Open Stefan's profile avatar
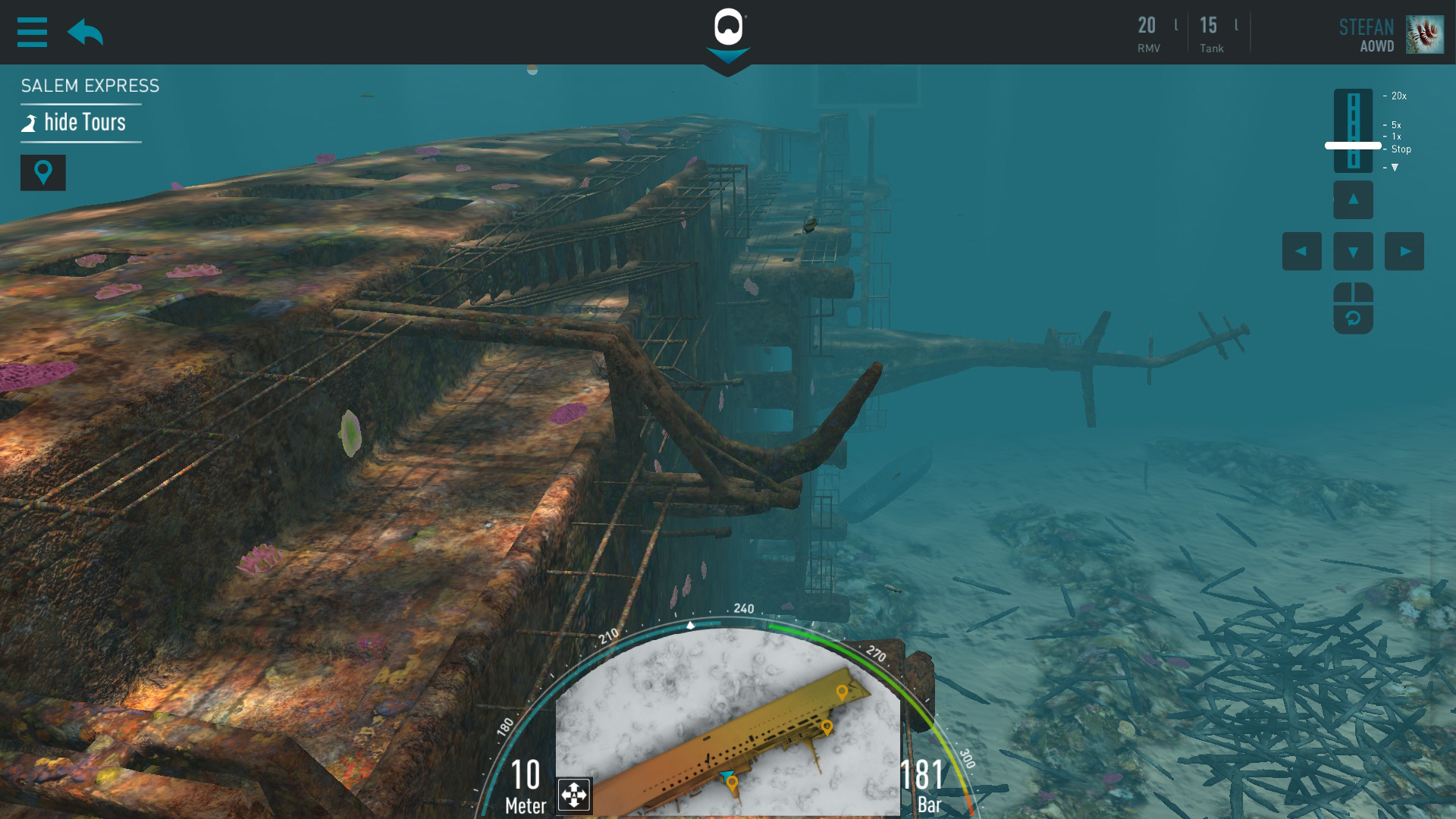Image resolution: width=1456 pixels, height=819 pixels. pos(1424,34)
